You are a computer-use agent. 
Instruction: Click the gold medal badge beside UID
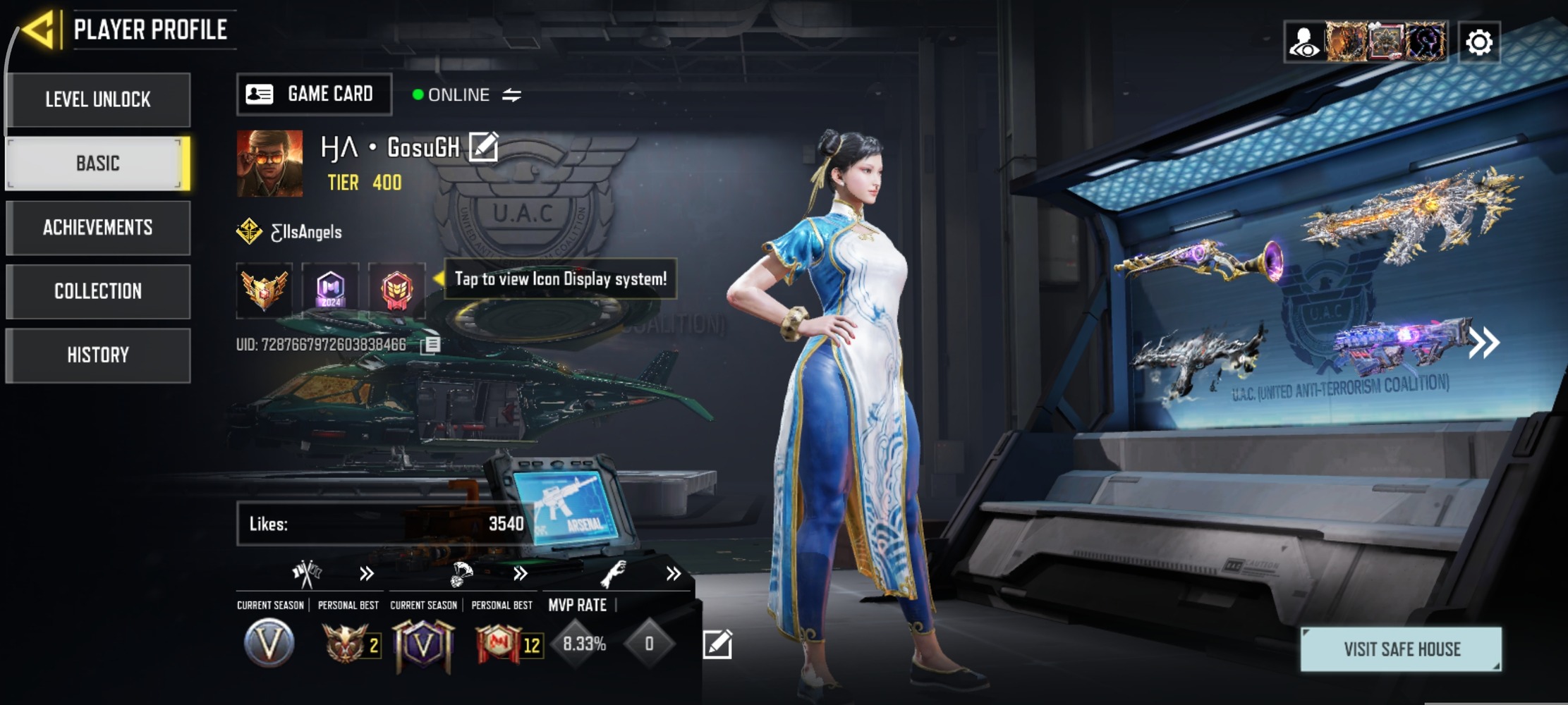(x=265, y=290)
